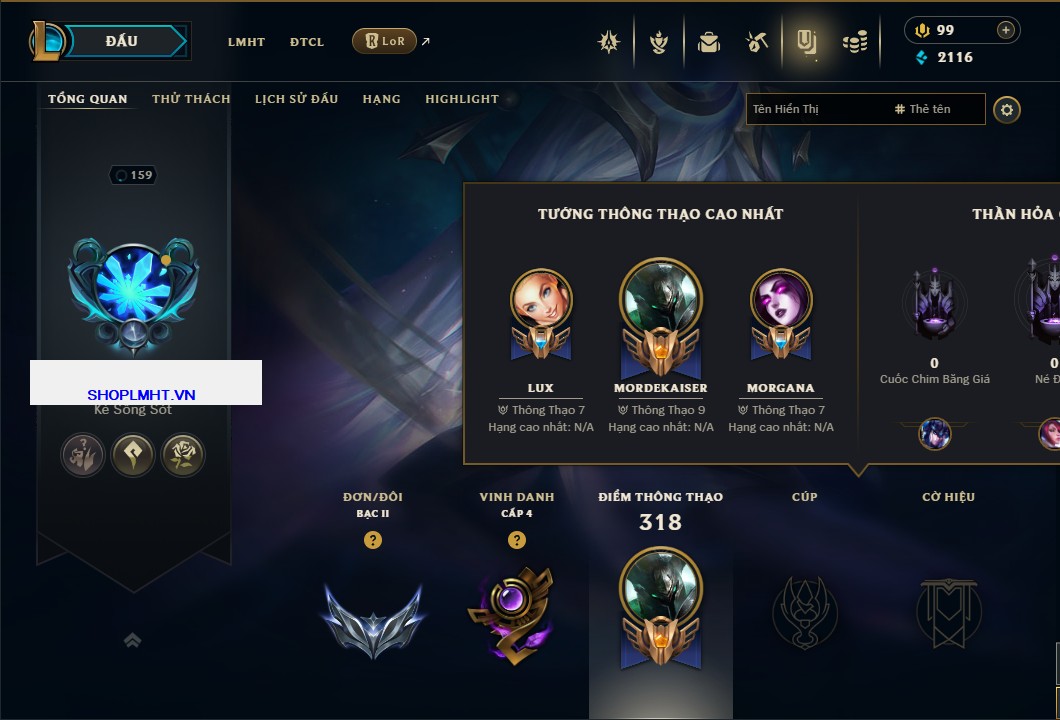The height and width of the screenshot is (720, 1060).
Task: Switch to the ĐTCL game tab
Action: (x=307, y=42)
